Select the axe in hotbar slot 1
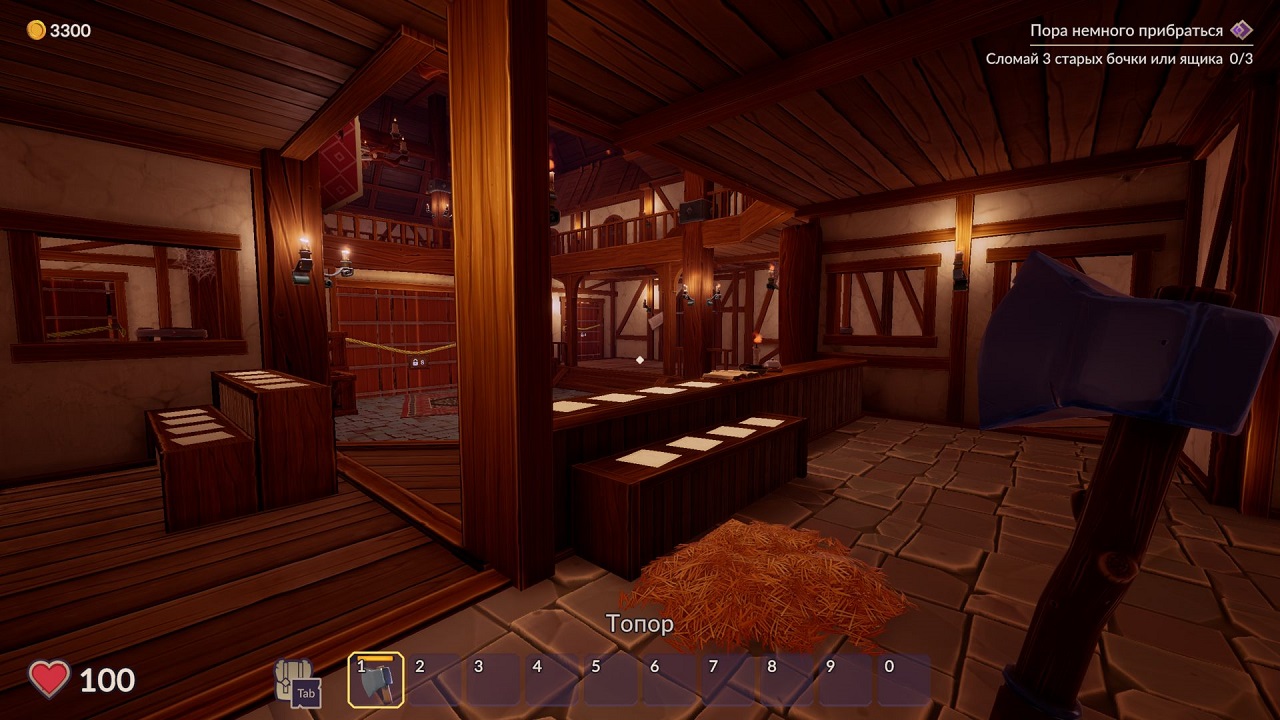Screen dimensions: 1280x720 pyautogui.click(x=376, y=680)
